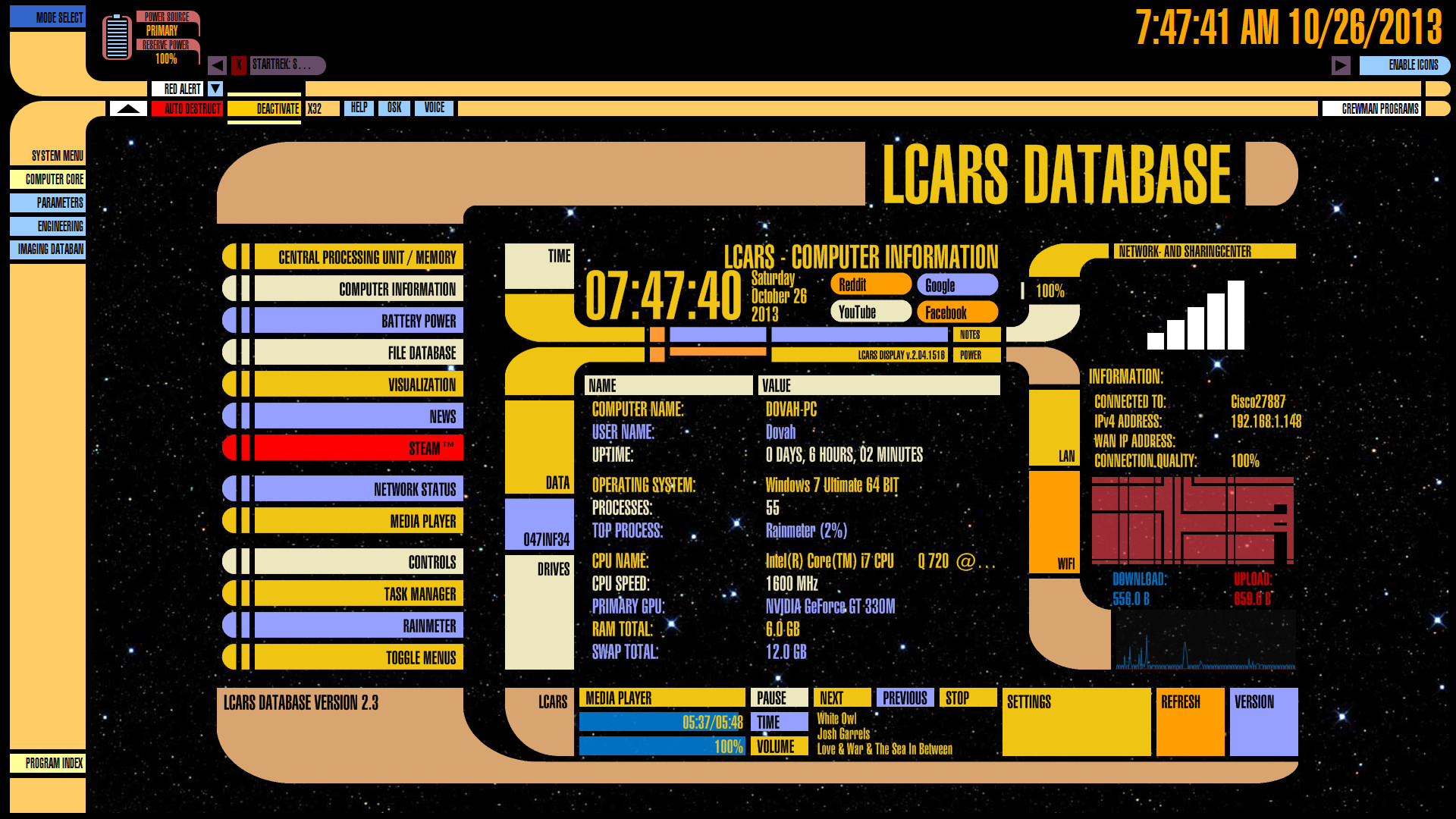This screenshot has height=819, width=1456.
Task: Click the orange Refresh button
Action: [x=1190, y=722]
